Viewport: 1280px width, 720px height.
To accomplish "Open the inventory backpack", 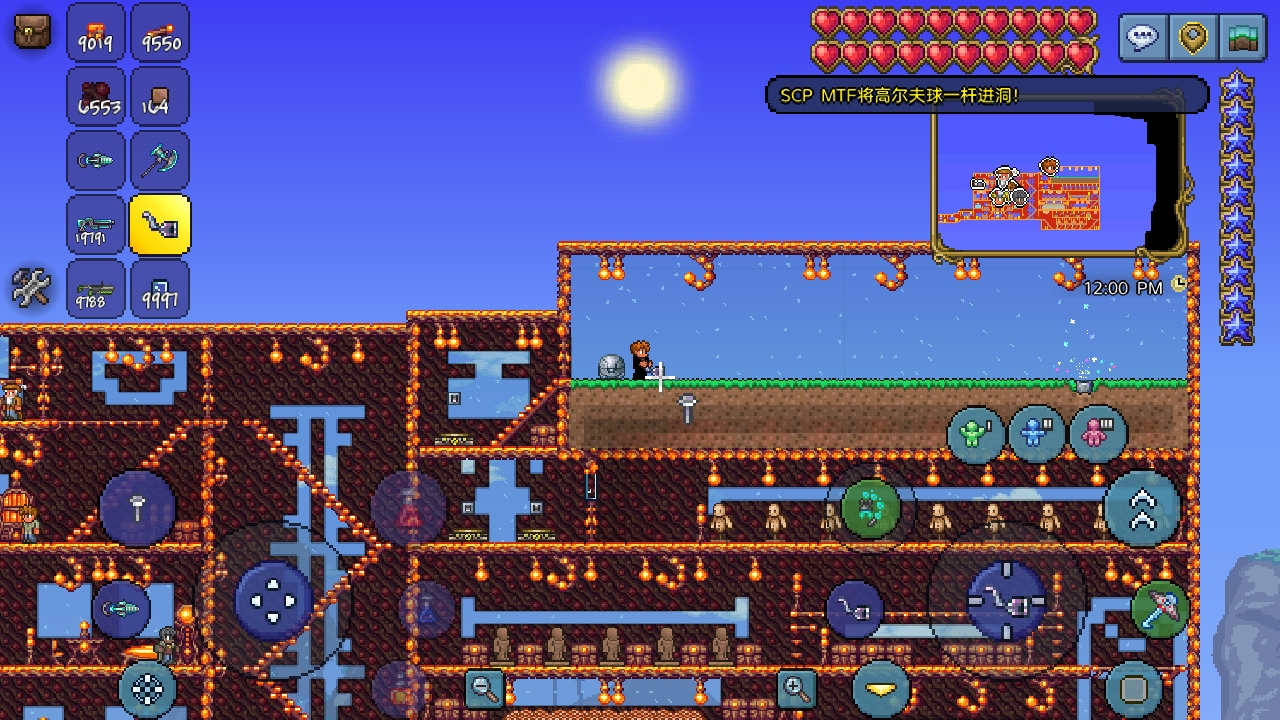I will [x=32, y=31].
